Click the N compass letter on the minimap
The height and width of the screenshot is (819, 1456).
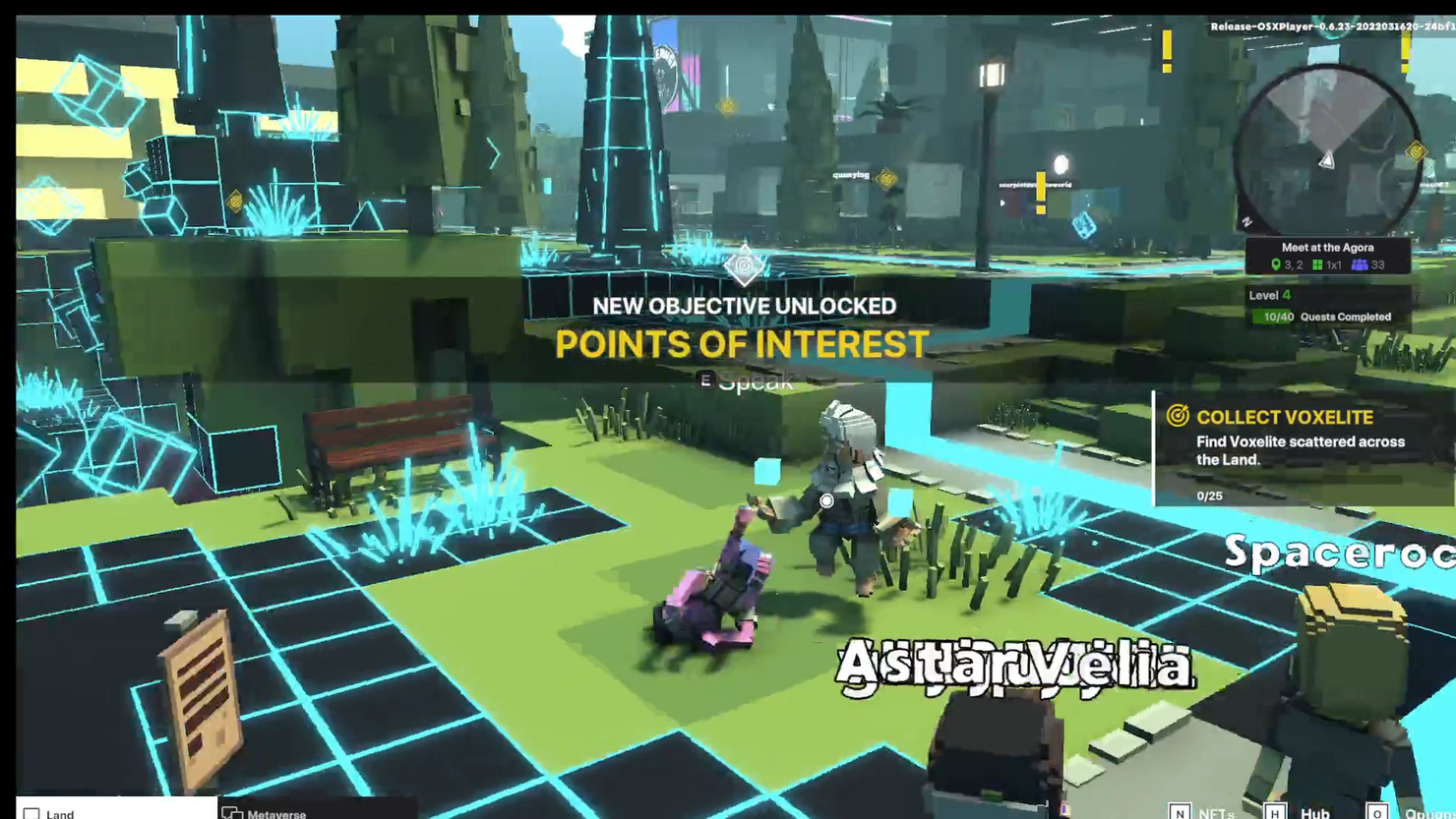pos(1247,223)
